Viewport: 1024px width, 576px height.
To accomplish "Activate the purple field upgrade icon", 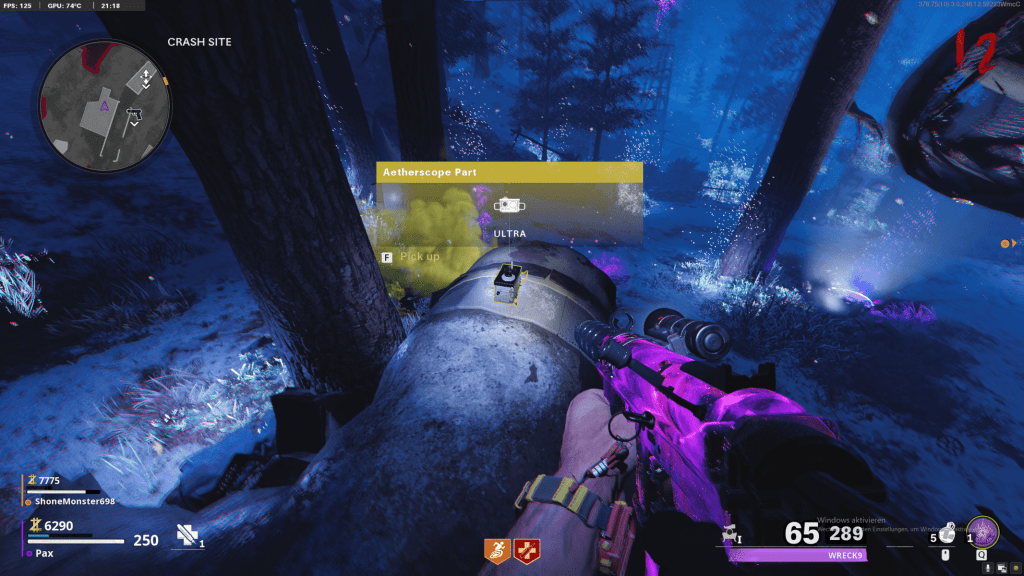I will (981, 531).
